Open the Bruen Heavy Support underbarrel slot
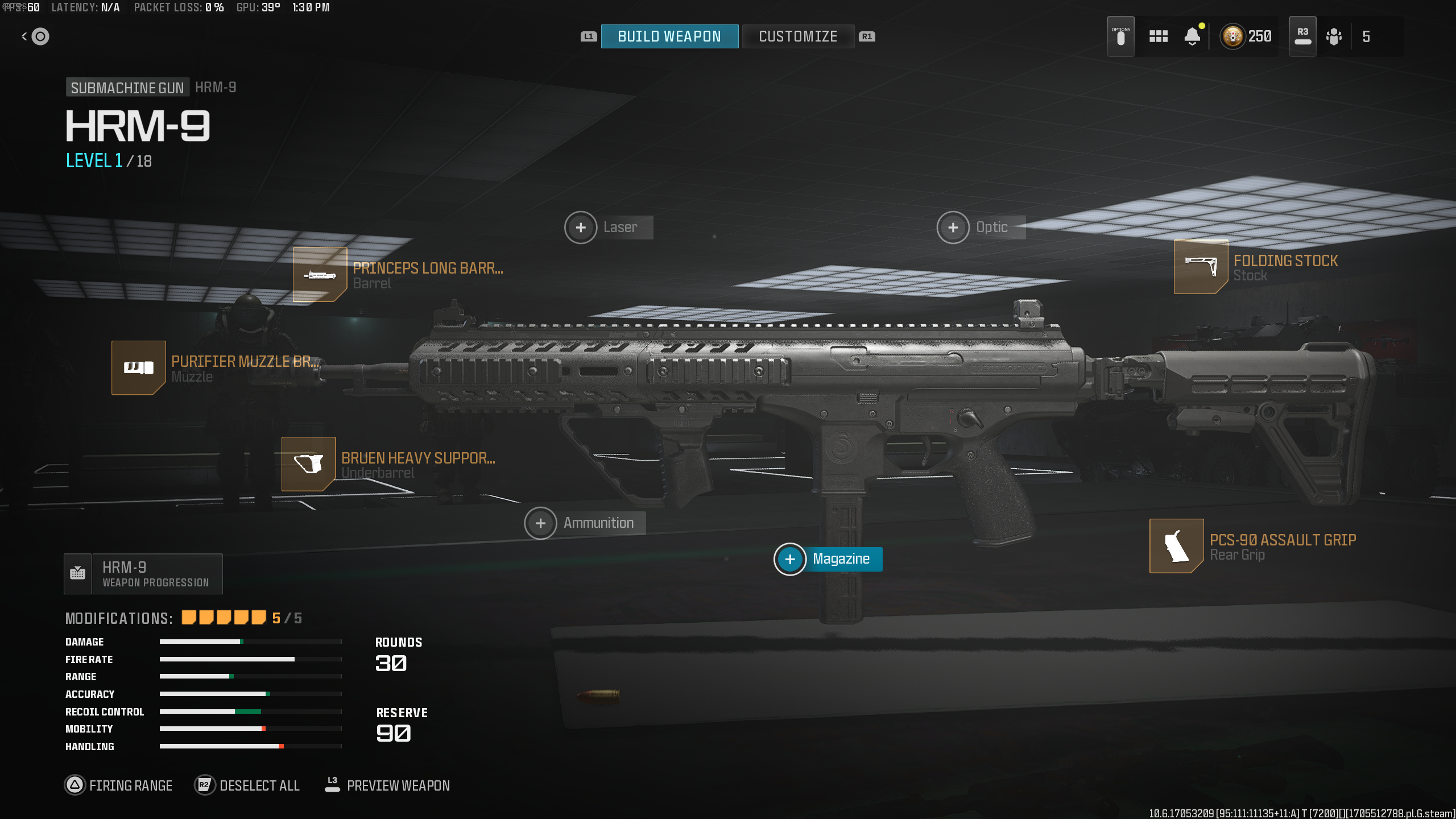 pyautogui.click(x=308, y=464)
